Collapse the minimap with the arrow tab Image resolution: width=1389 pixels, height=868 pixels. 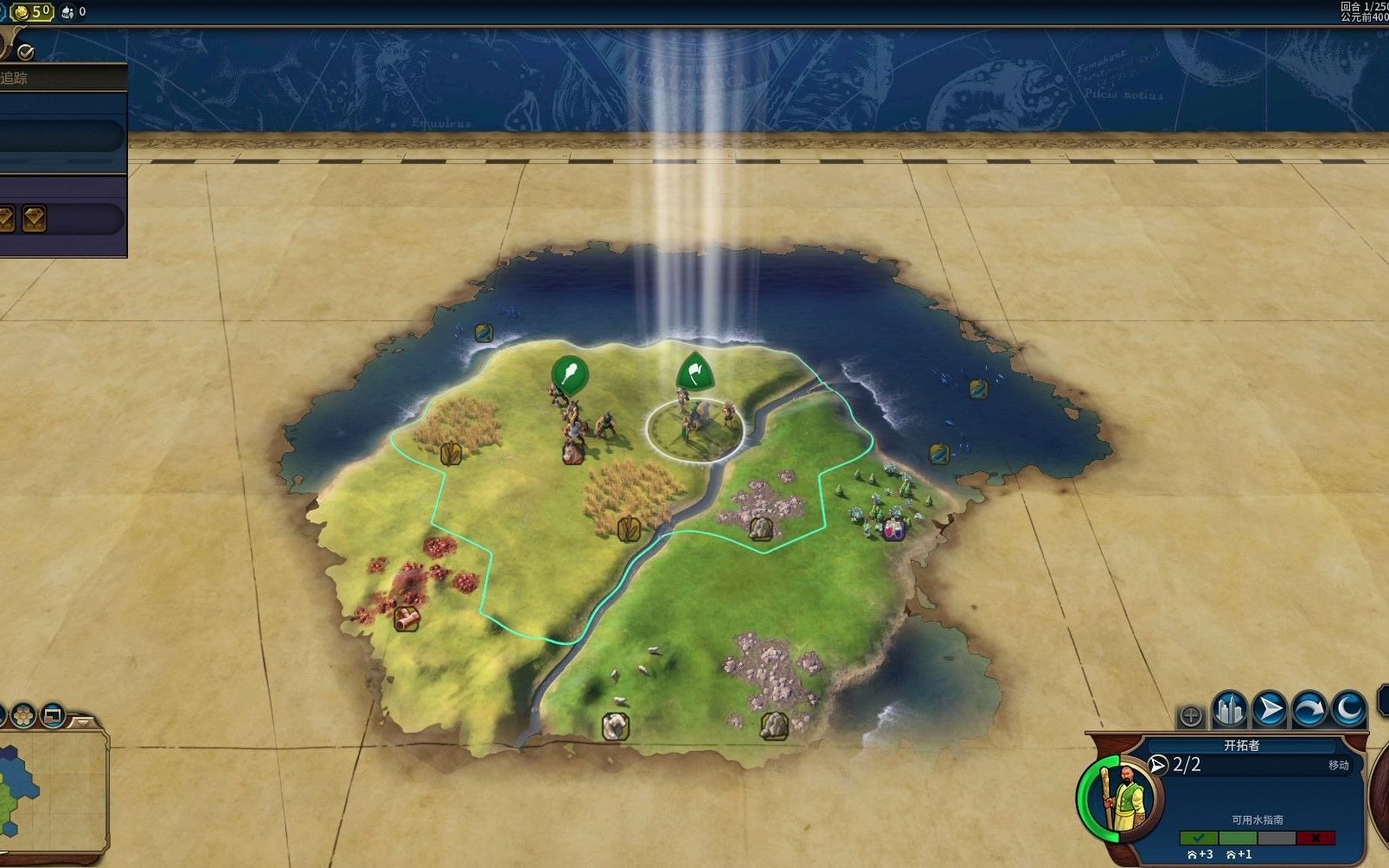coord(83,720)
